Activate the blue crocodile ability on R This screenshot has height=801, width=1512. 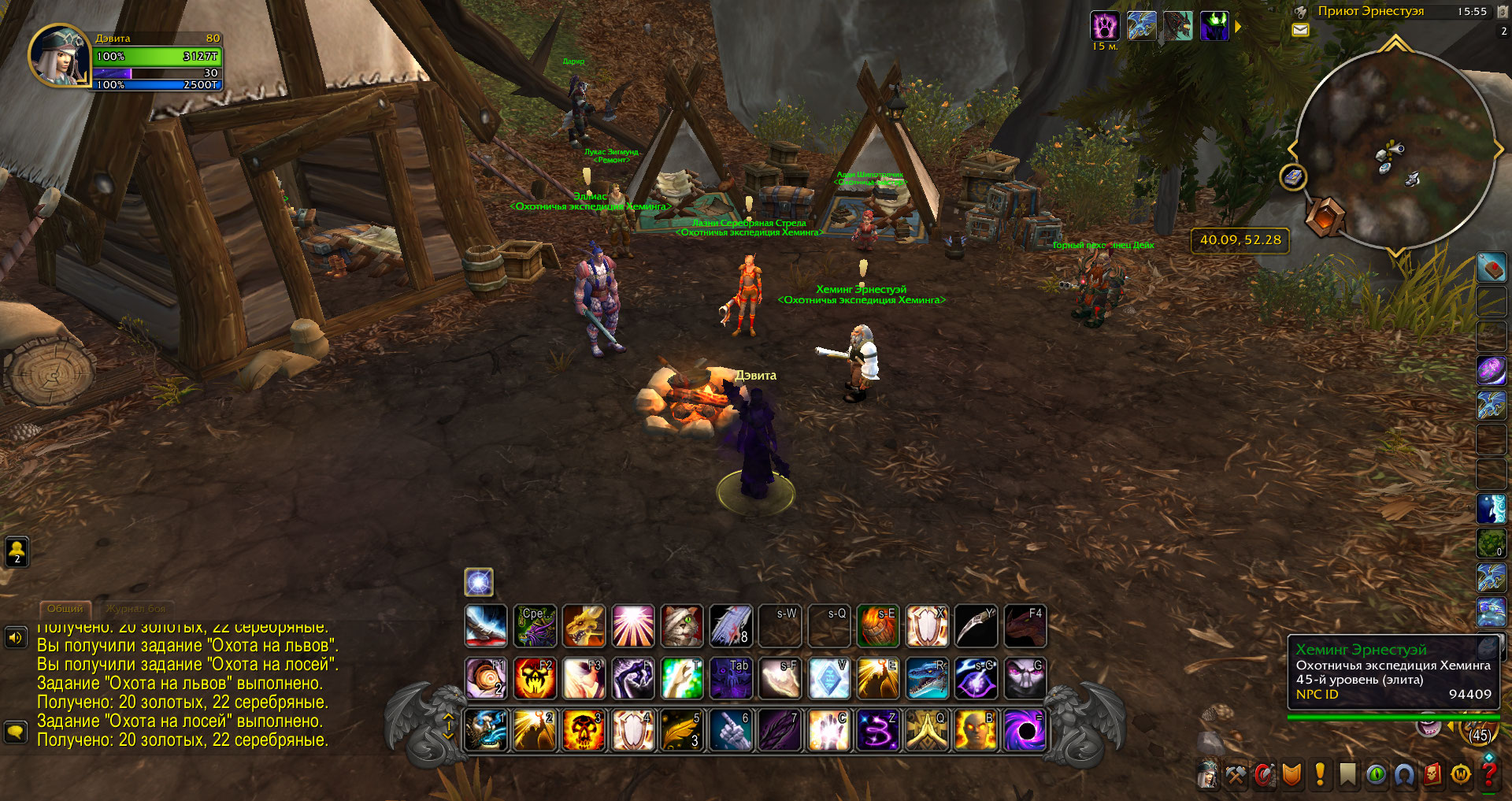pos(927,678)
